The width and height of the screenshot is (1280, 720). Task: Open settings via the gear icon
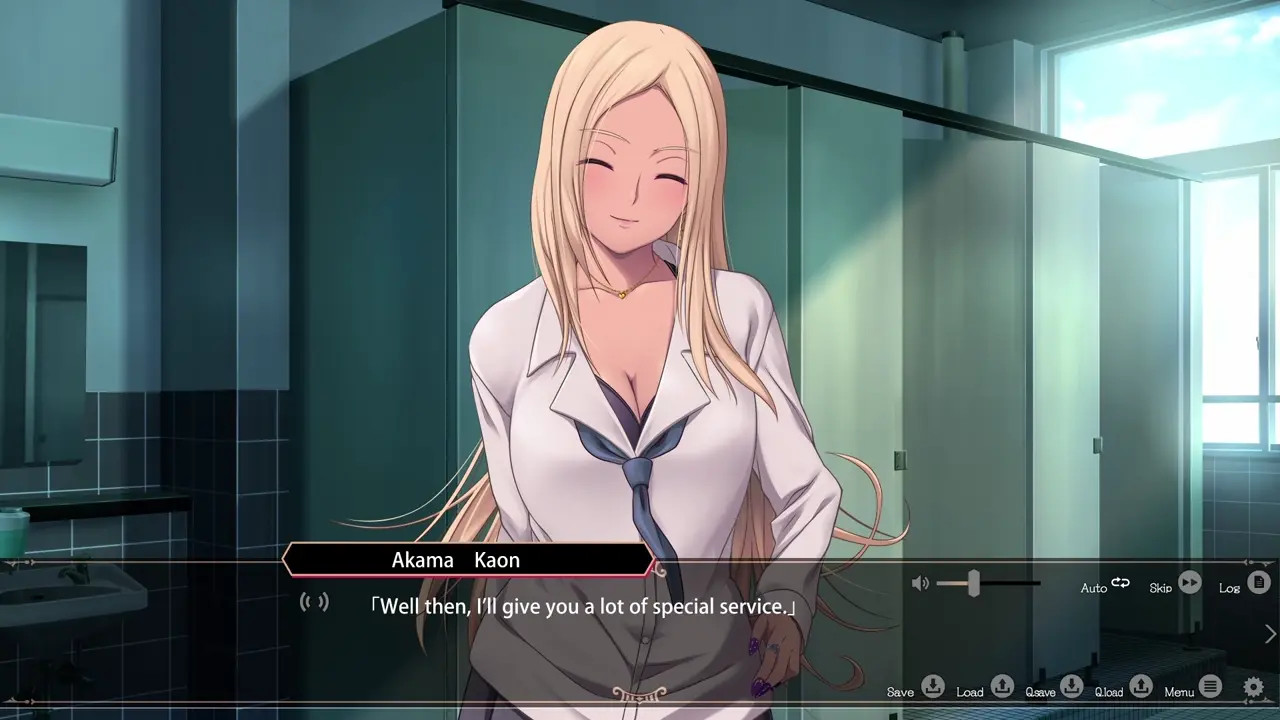pos(1253,687)
